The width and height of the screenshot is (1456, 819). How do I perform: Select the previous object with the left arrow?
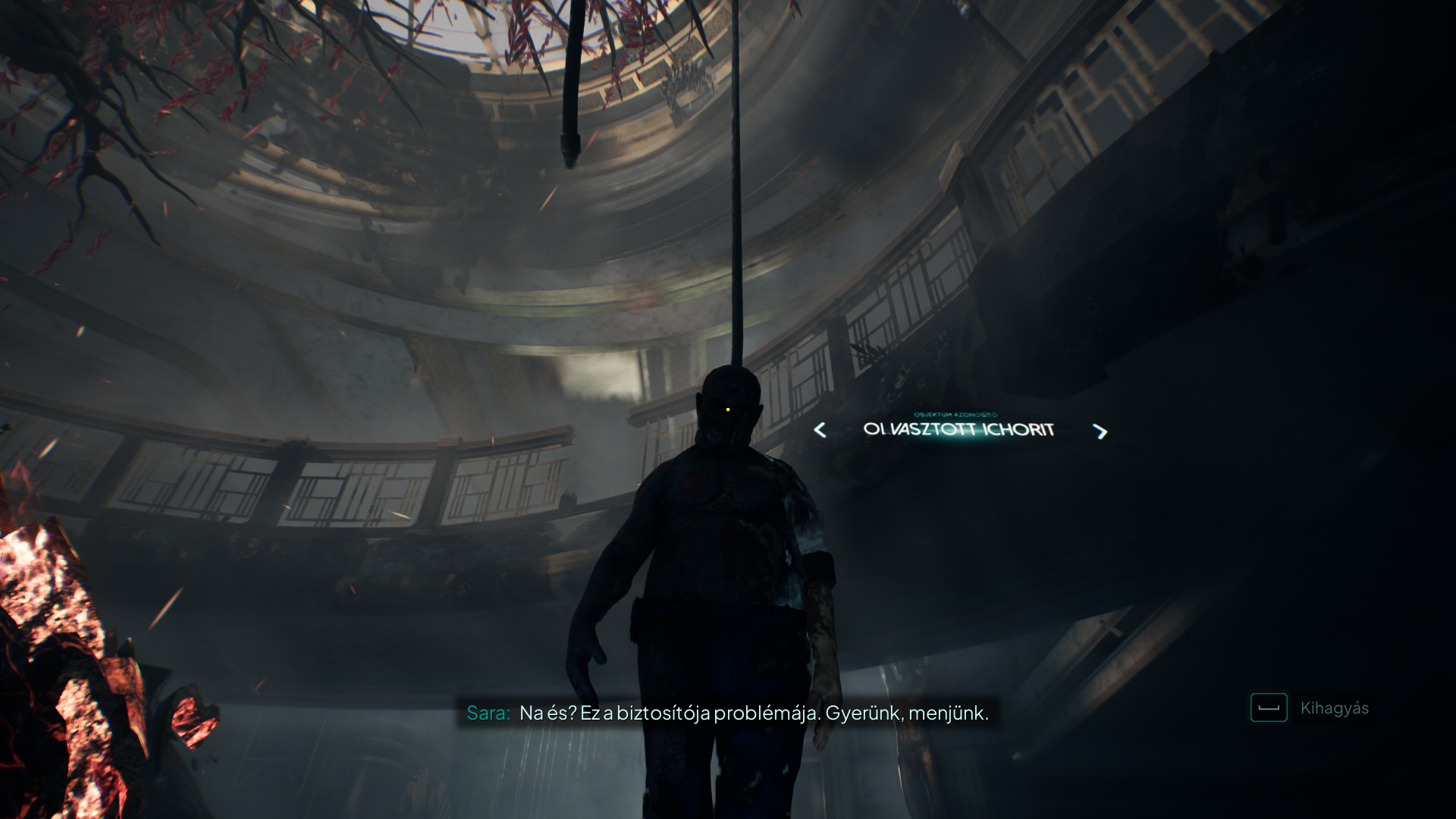coord(820,431)
